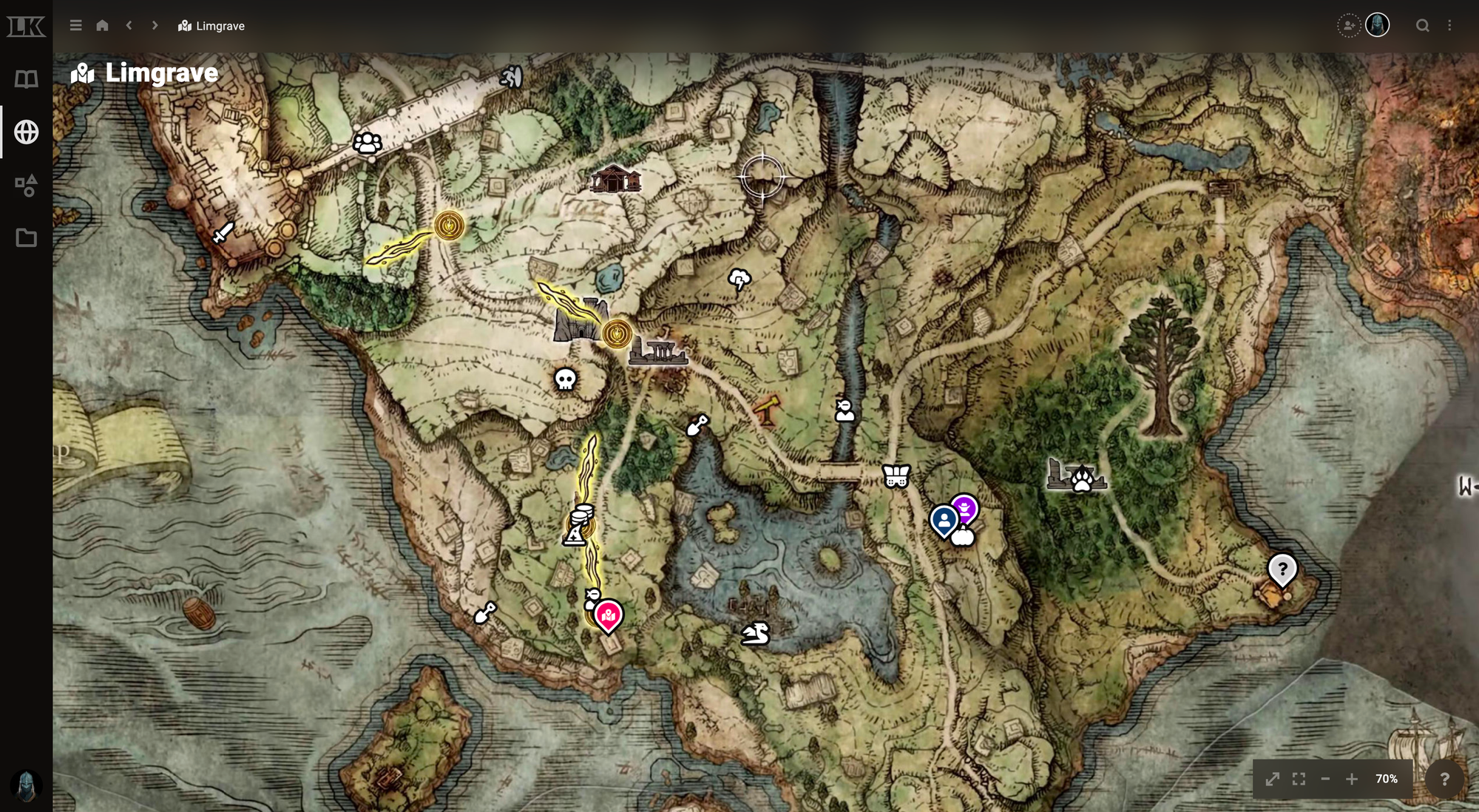
Task: Open the folder icon in the left sidebar
Action: click(27, 238)
